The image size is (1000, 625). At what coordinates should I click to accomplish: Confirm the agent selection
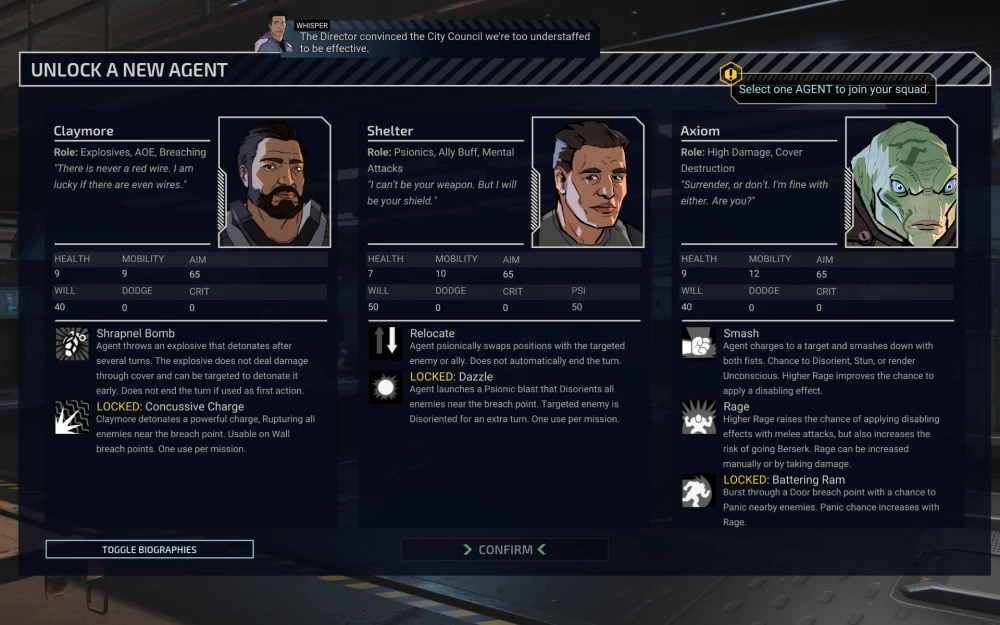tap(505, 550)
